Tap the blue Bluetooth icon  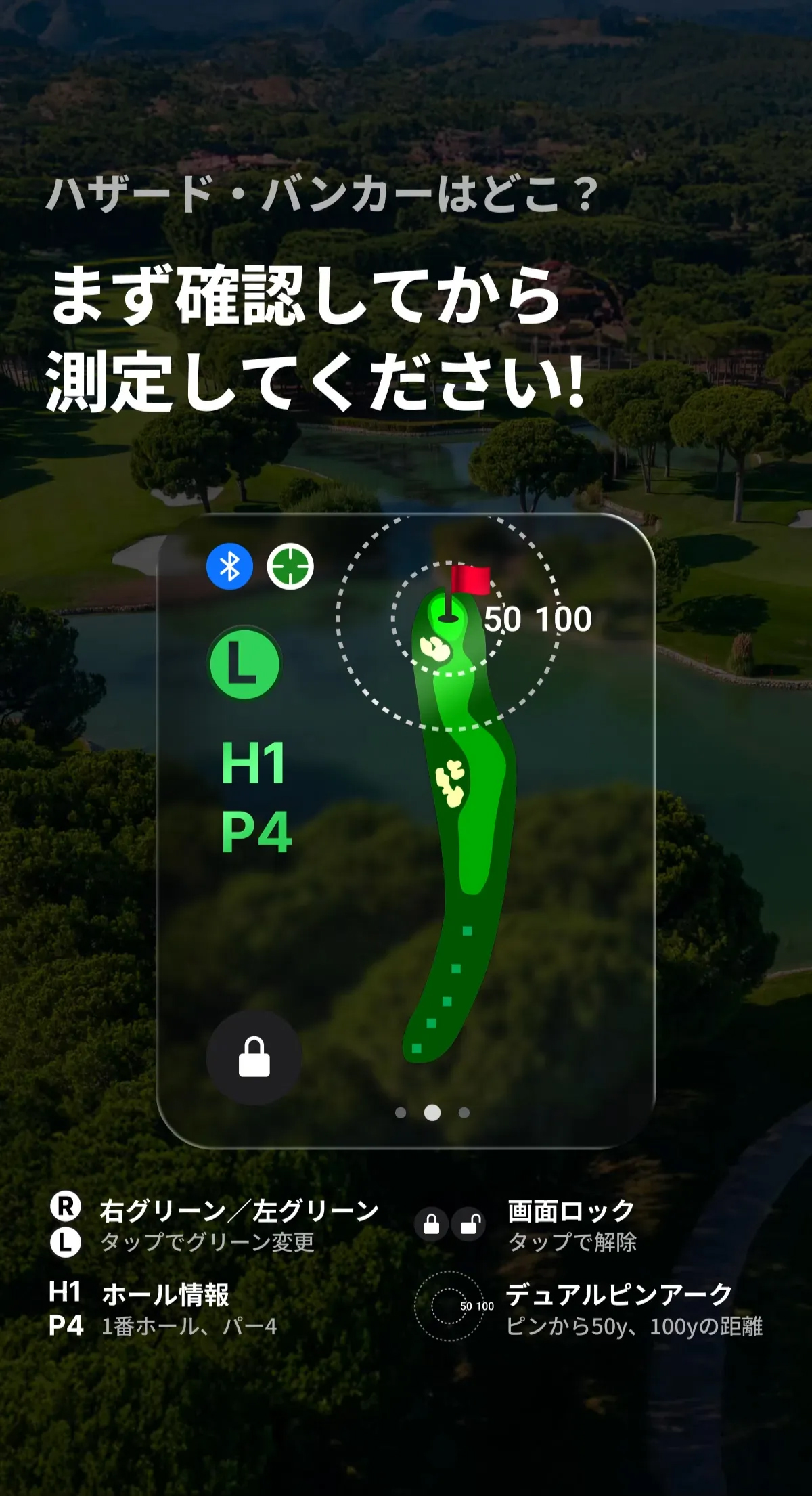pos(229,566)
